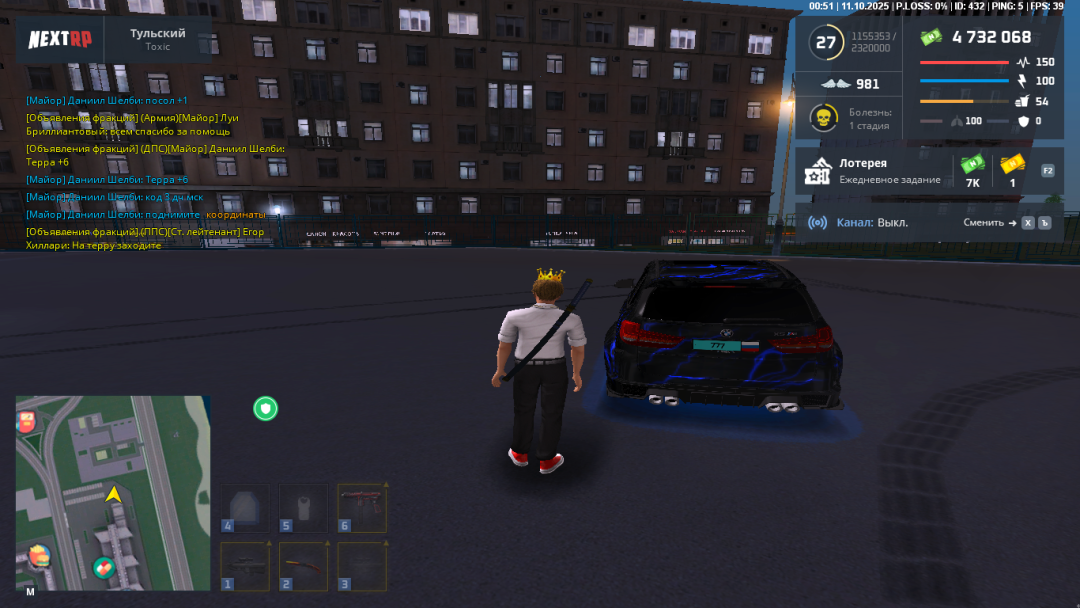Screen dimensions: 1080x608
Task: Select the sniper rifle in slot 1
Action: click(x=245, y=566)
